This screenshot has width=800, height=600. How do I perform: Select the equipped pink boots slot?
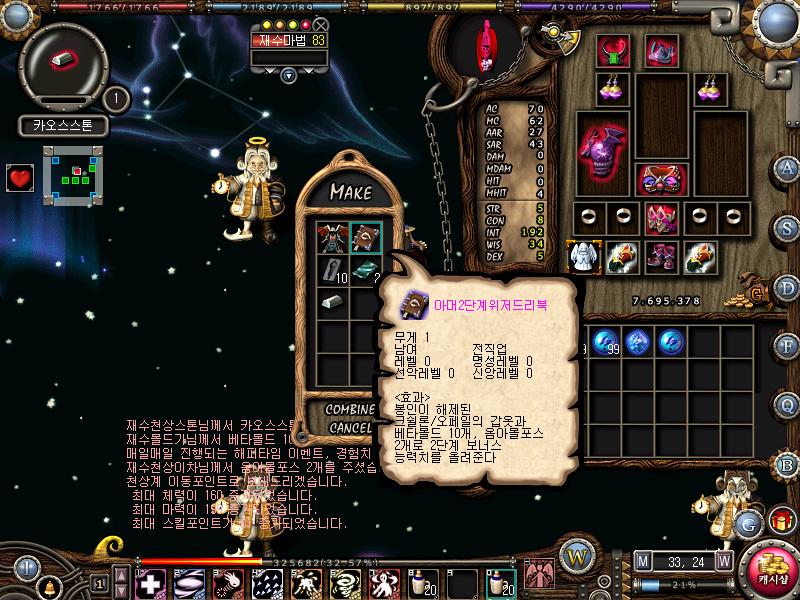coord(660,257)
